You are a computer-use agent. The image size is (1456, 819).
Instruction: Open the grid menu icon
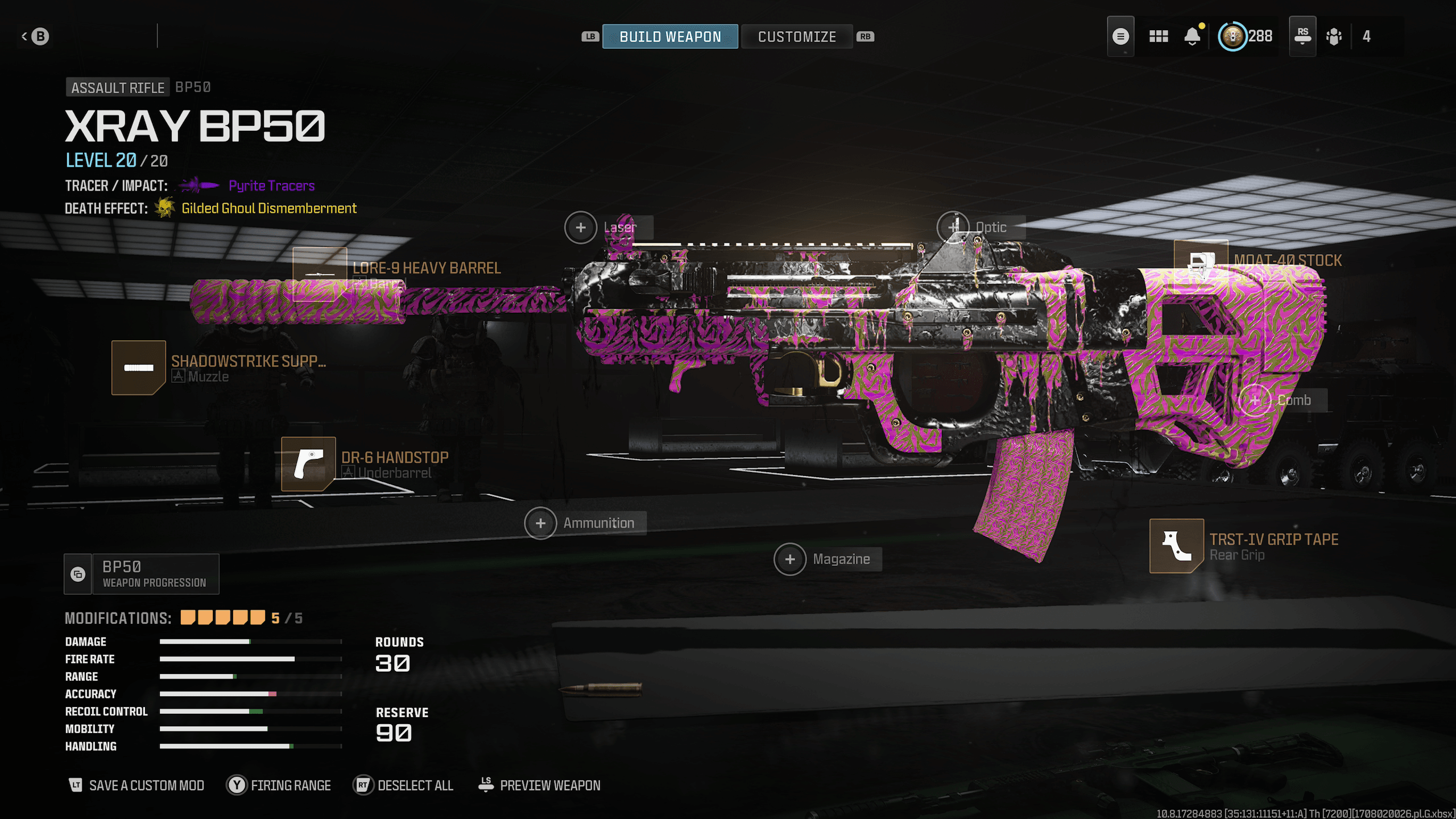point(1159,37)
